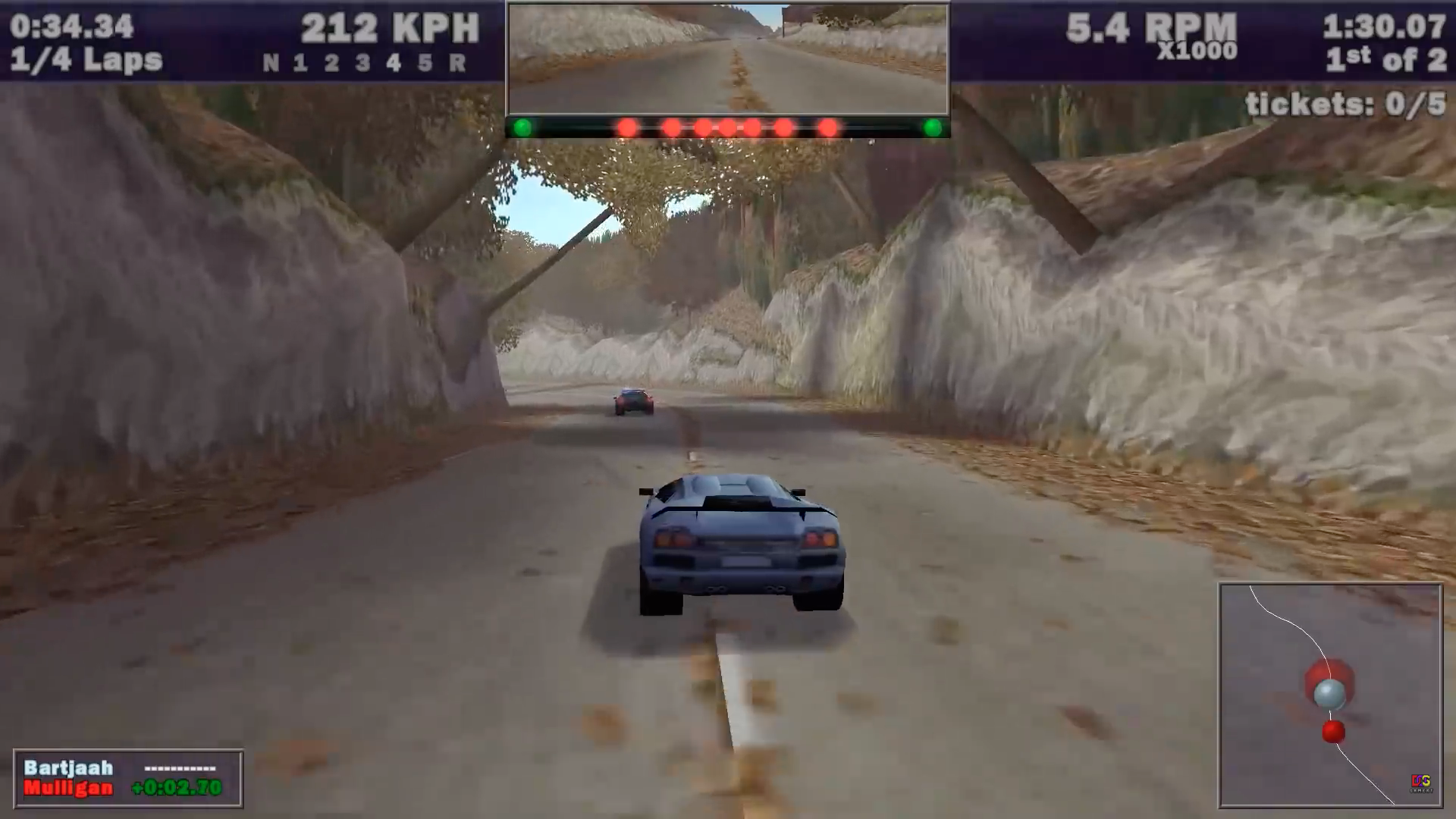Image resolution: width=1456 pixels, height=819 pixels.
Task: Click the rightmost green light on the LED bar
Action: pyautogui.click(x=934, y=127)
